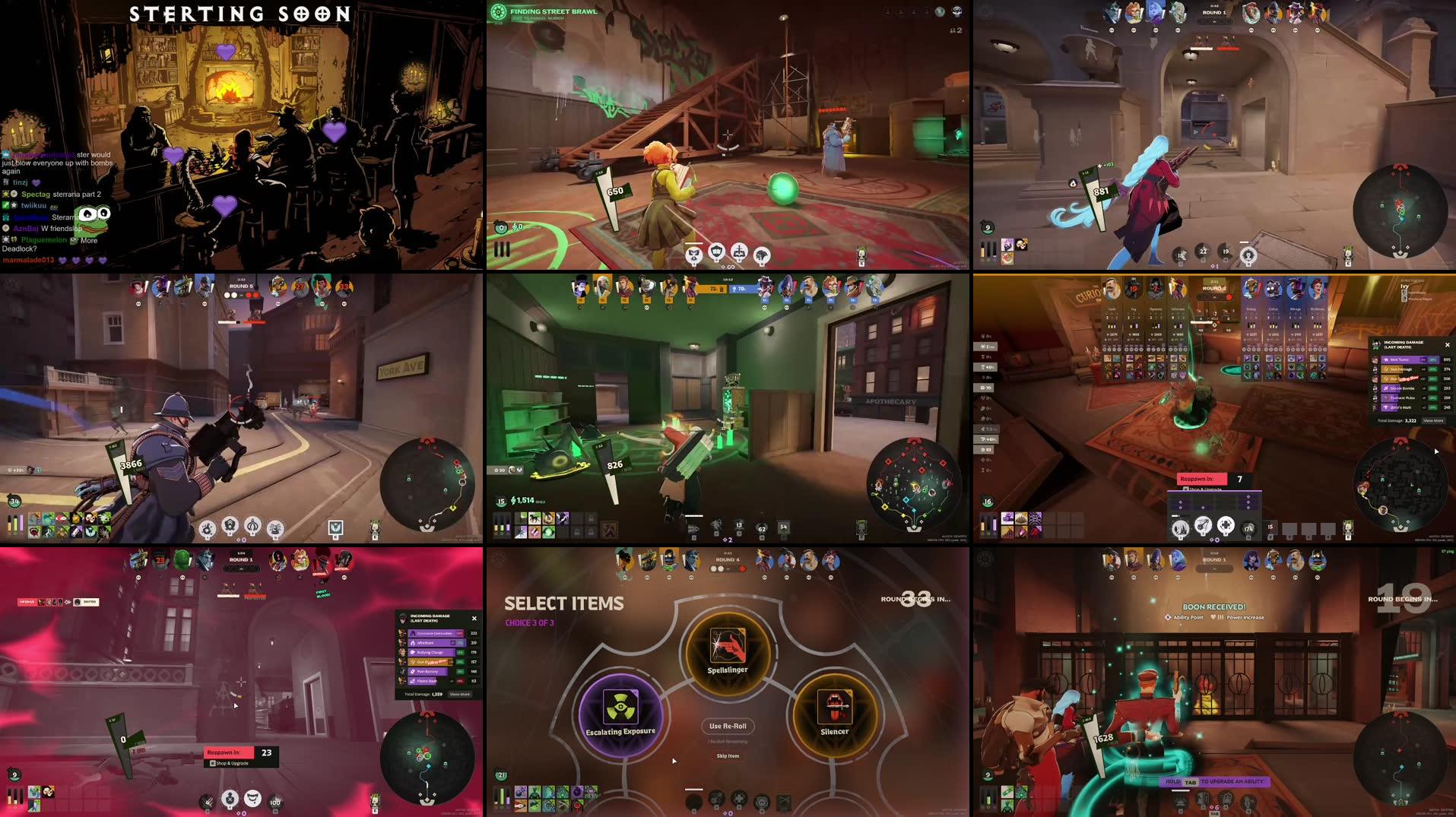Image resolution: width=1456 pixels, height=817 pixels.
Task: Click the skull icon in the top-right HUD
Action: point(957,12)
